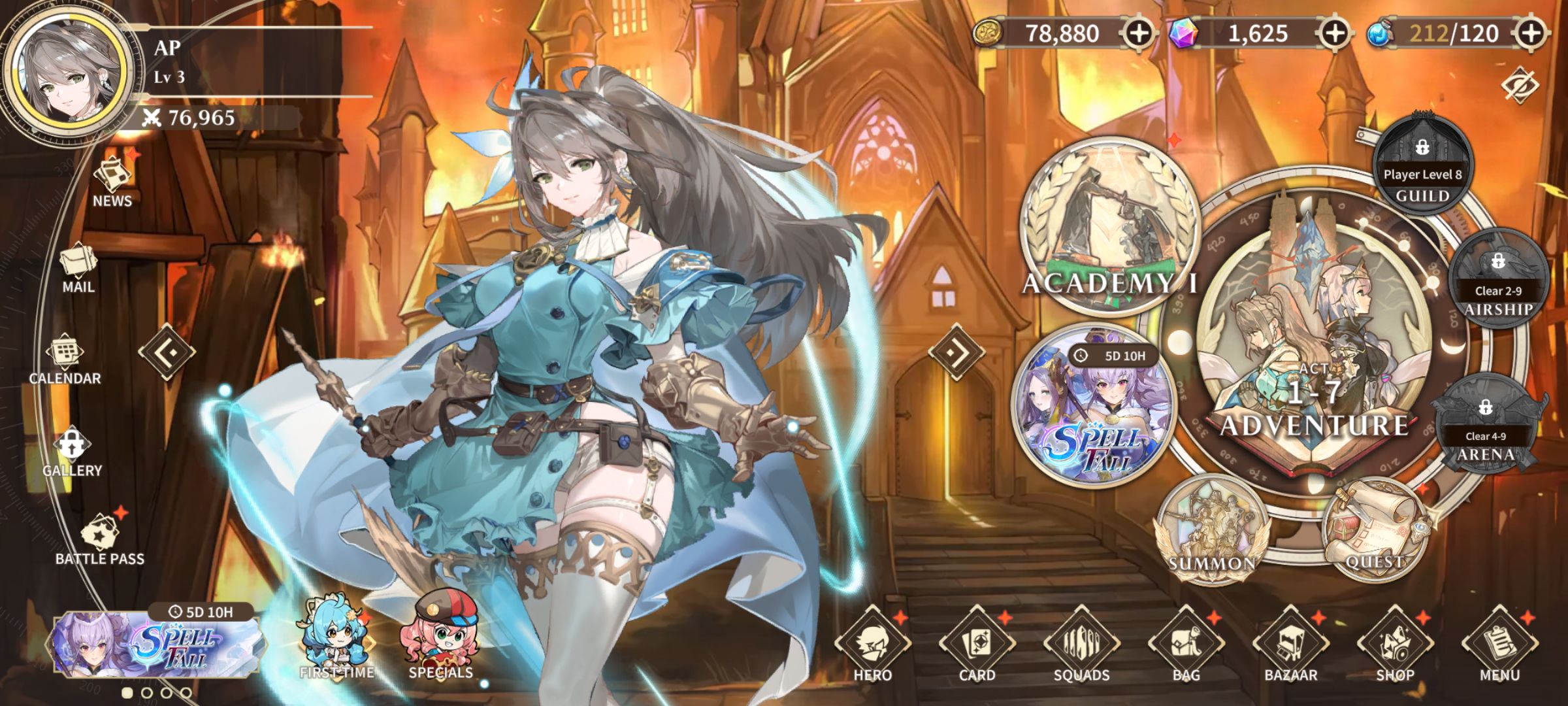Show the next character with right arrow
The height and width of the screenshot is (706, 1568).
pyautogui.click(x=956, y=352)
